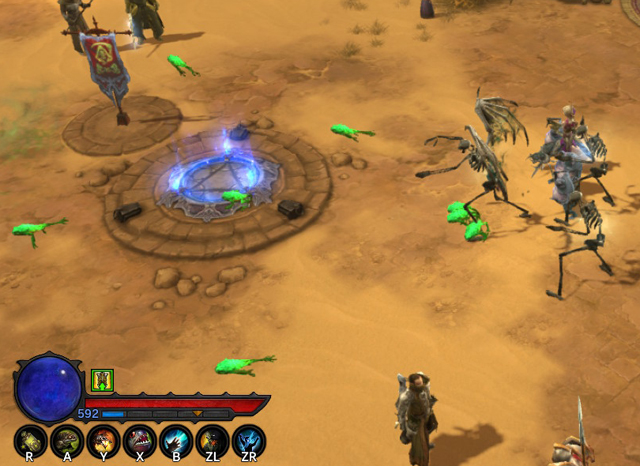The width and height of the screenshot is (640, 466).
Task: Activate the toad skill labeled A
Action: click(67, 440)
